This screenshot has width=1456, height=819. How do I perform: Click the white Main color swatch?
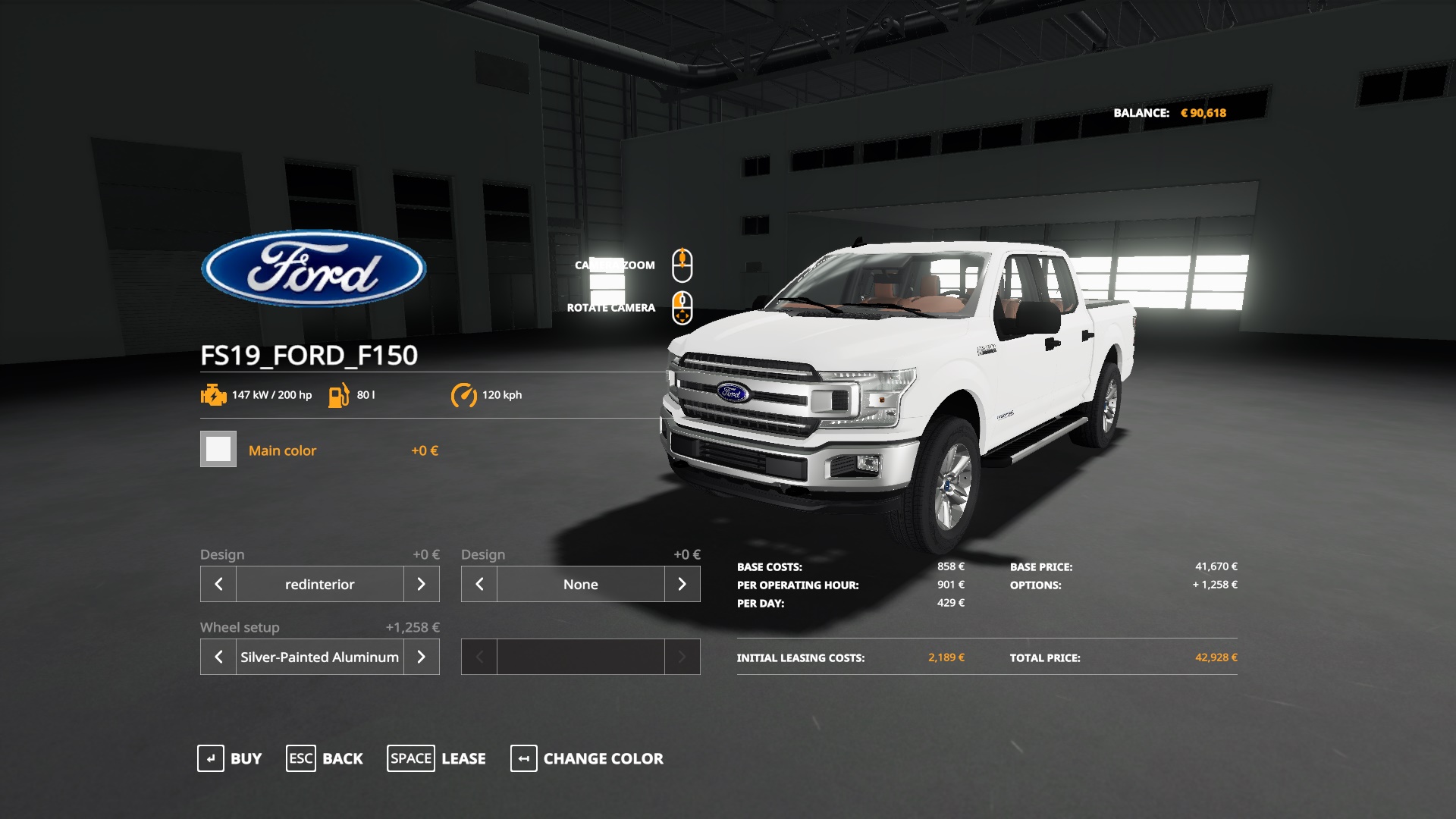pos(218,450)
